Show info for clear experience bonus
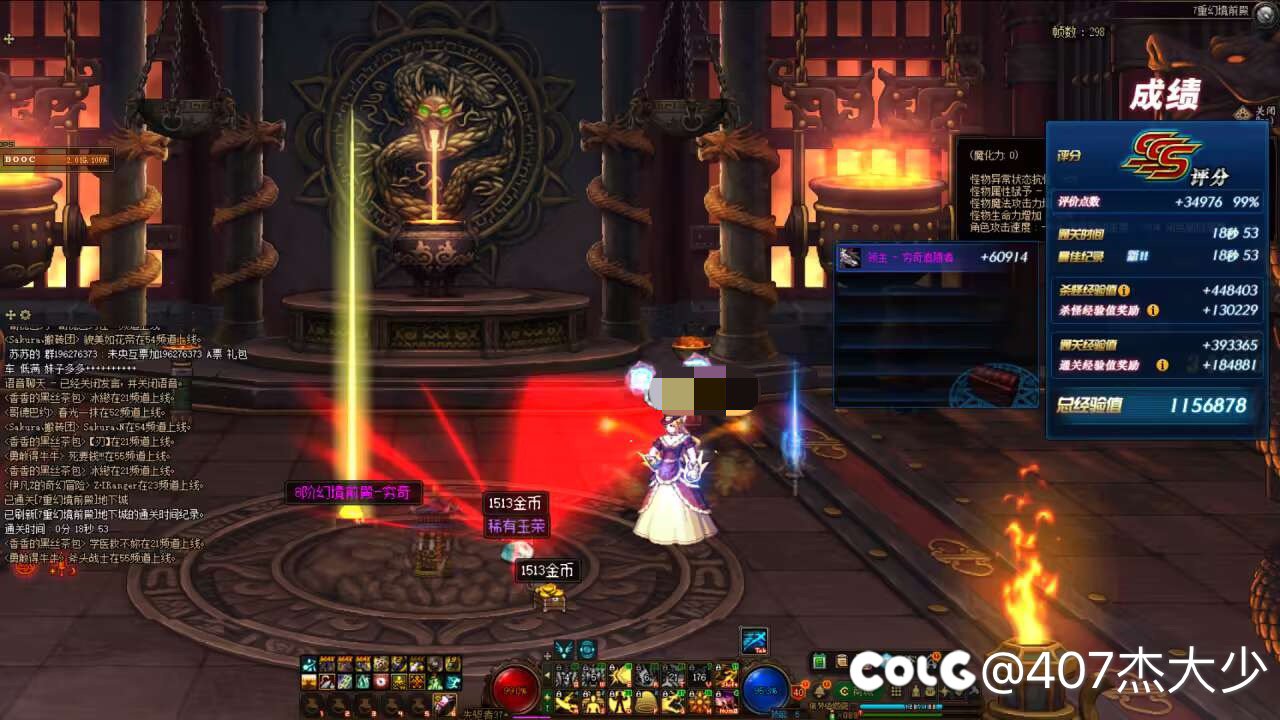1280x720 pixels. pos(1162,365)
